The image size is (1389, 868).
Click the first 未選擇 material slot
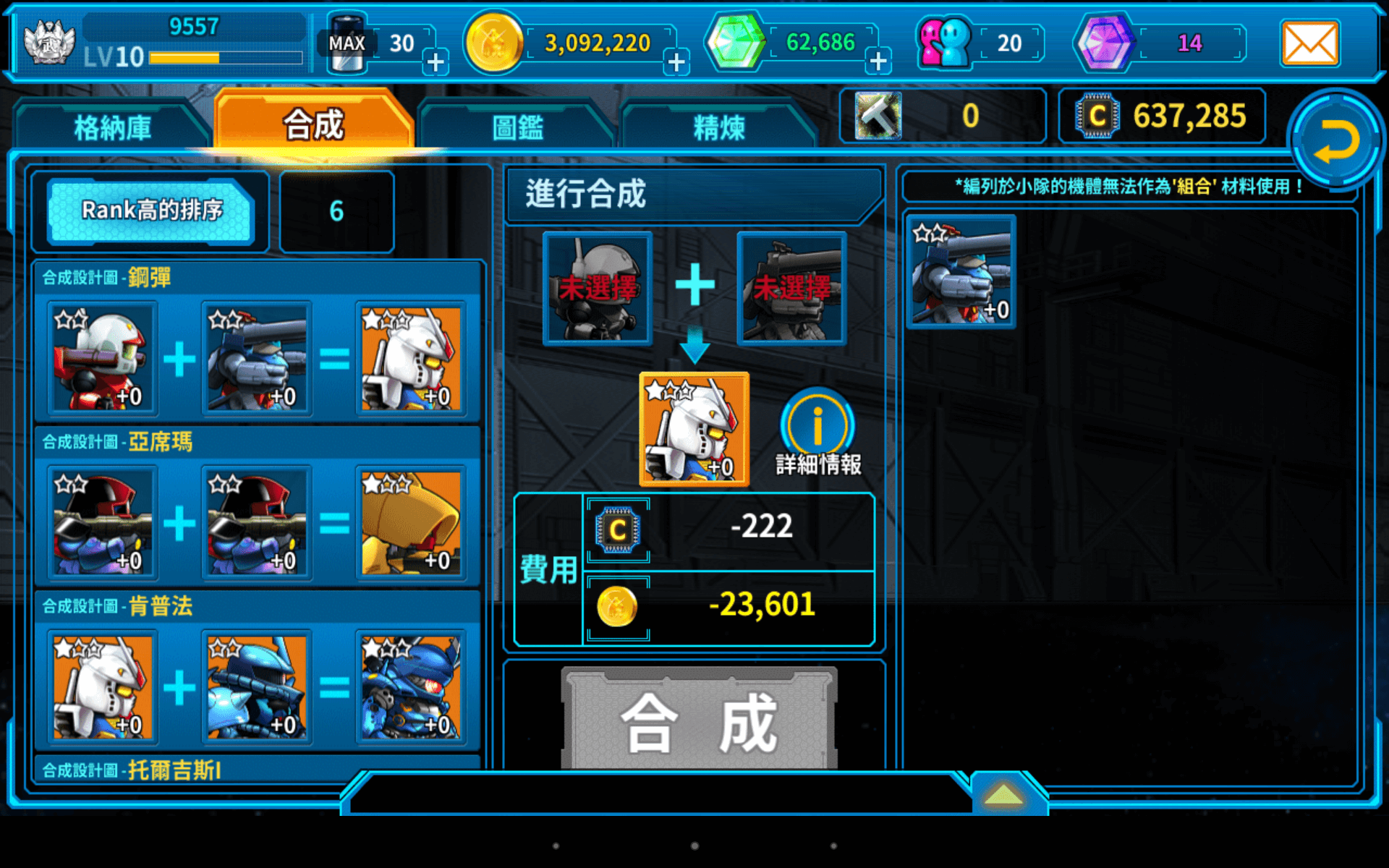[x=598, y=289]
